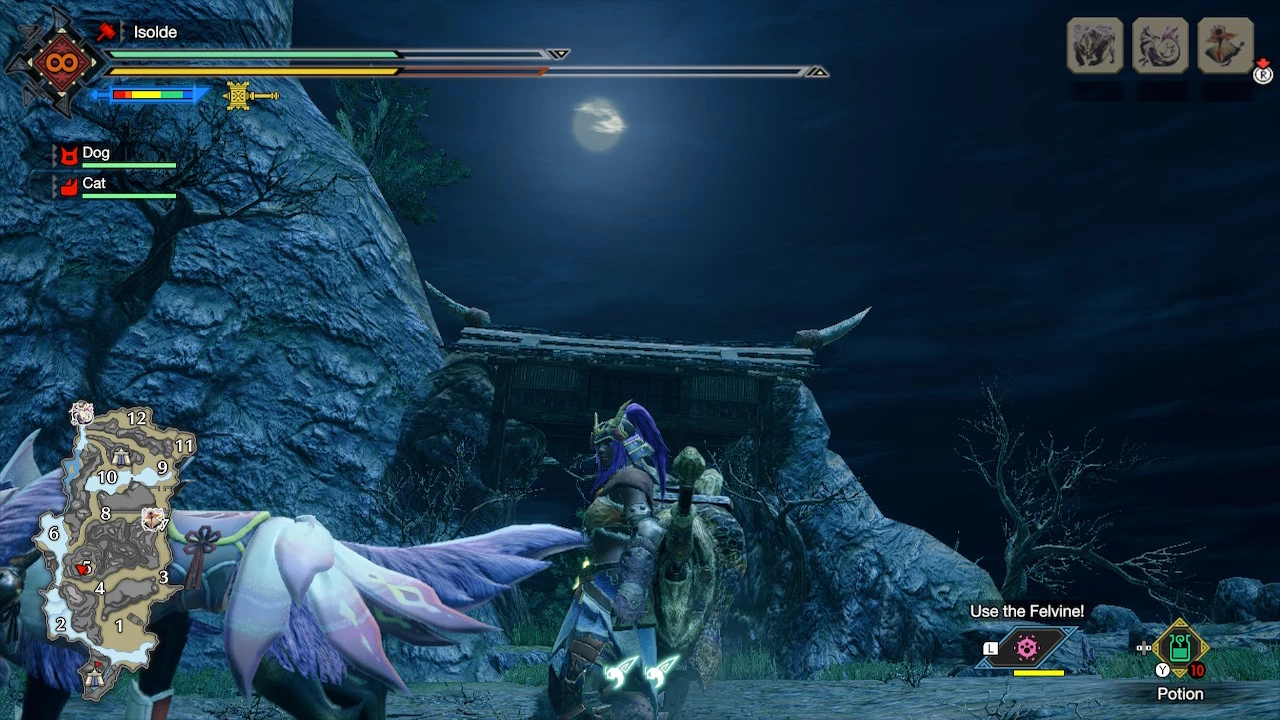This screenshot has width=1280, height=720.
Task: Click the sub-camp tent marker near area 10
Action: tap(121, 458)
